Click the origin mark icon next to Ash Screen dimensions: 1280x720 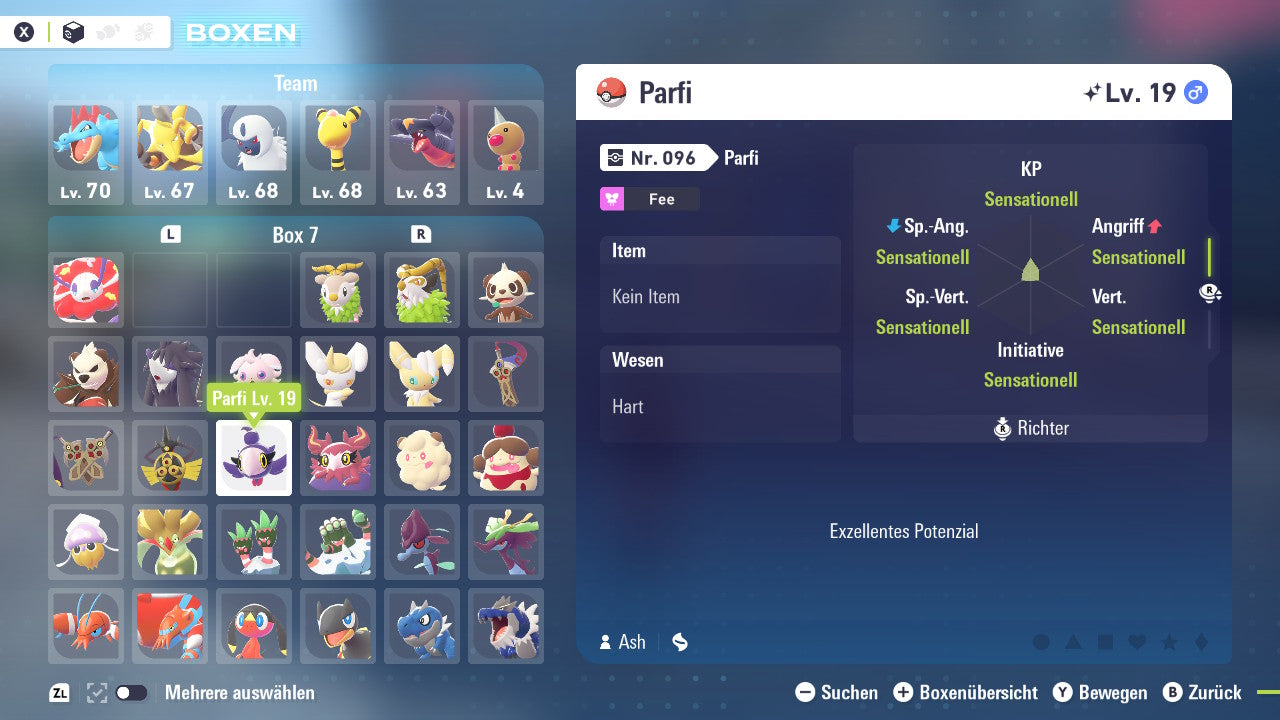pyautogui.click(x=679, y=642)
